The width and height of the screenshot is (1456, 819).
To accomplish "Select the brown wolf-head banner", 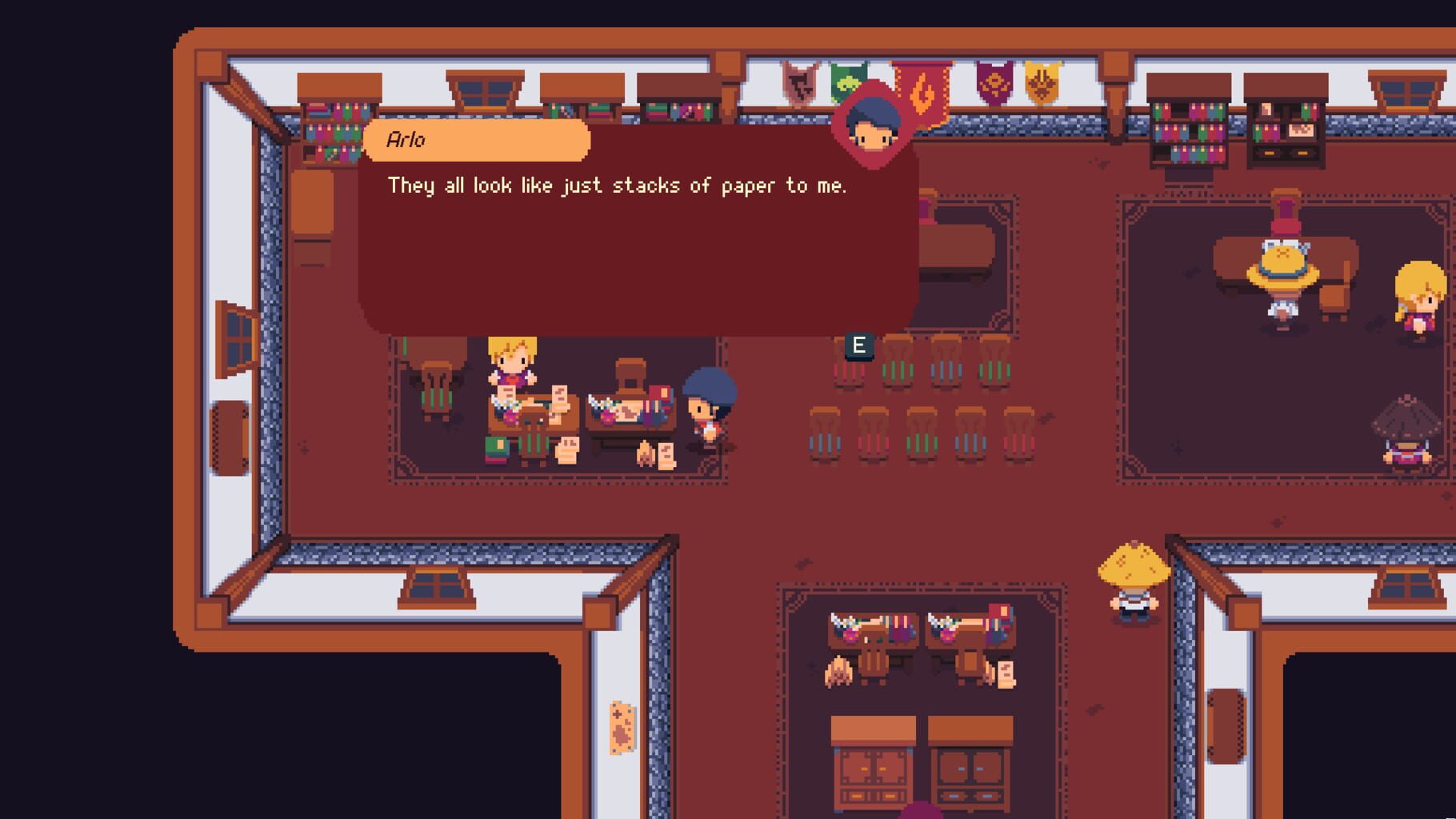I will [x=800, y=84].
